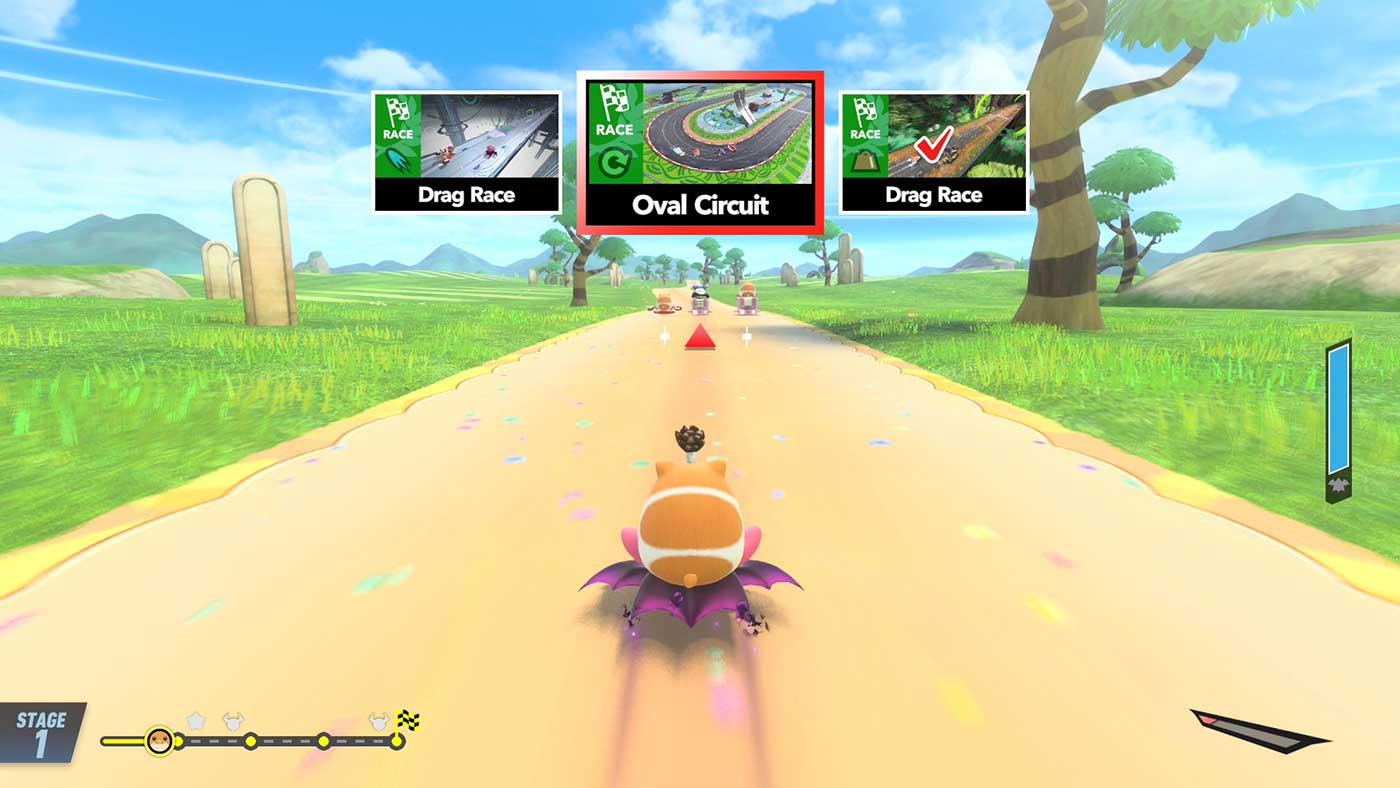This screenshot has width=1400, height=788.
Task: Select the player avatar token on the progress bar
Action: pos(160,738)
